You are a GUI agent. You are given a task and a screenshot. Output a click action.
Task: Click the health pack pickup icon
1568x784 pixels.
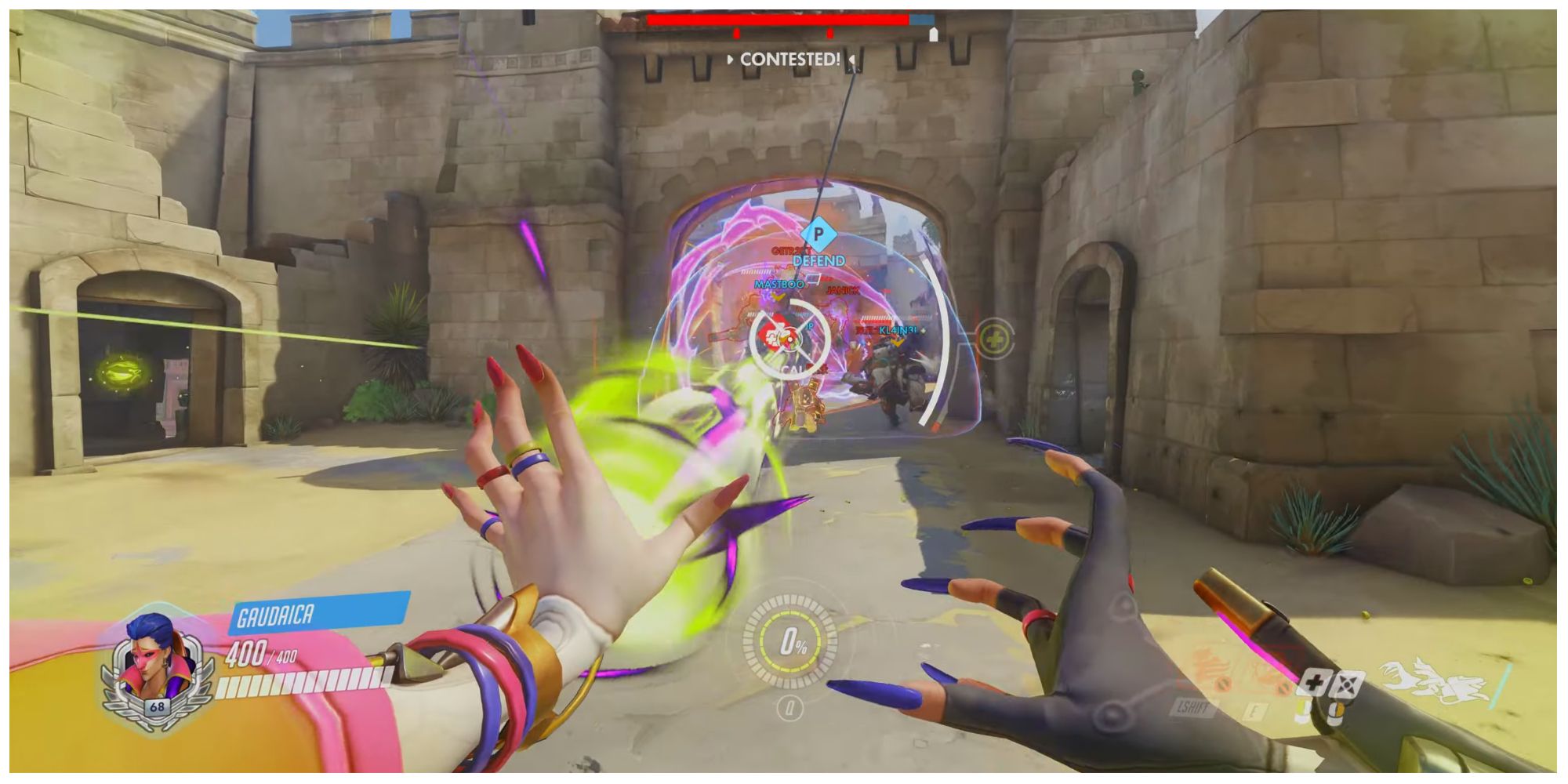[x=997, y=339]
